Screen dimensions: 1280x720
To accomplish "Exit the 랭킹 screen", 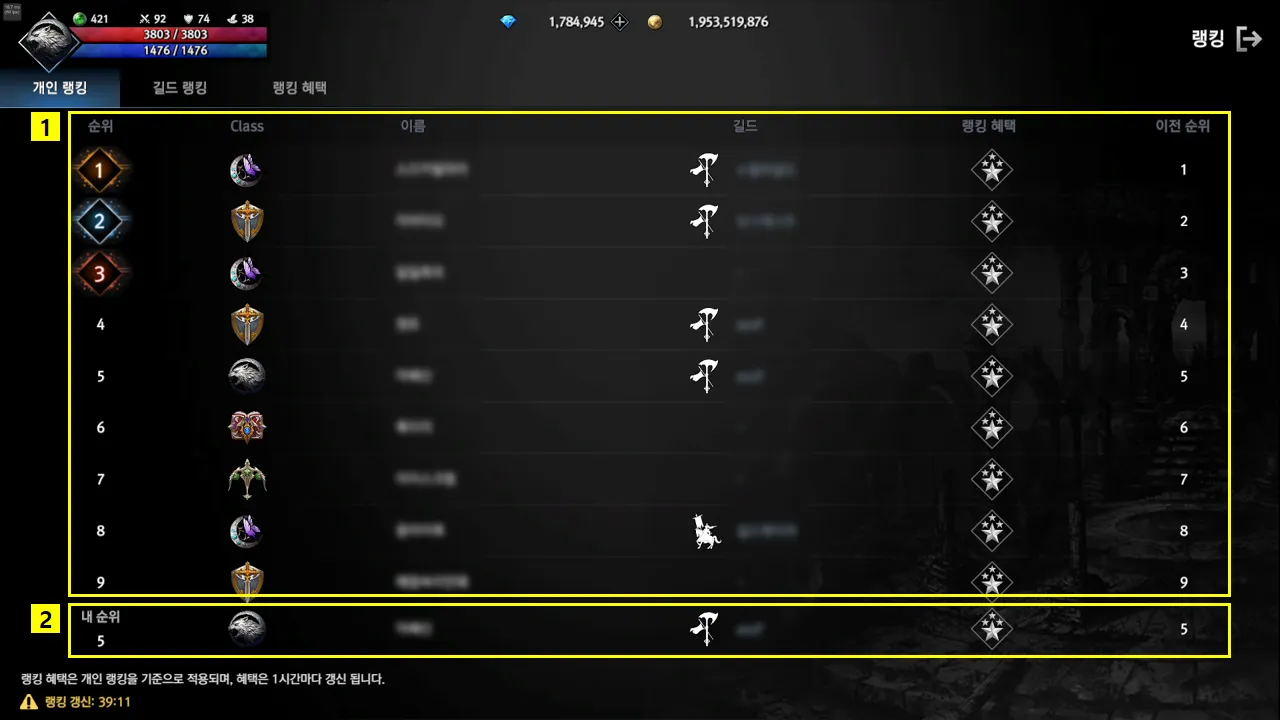I will tap(1249, 39).
